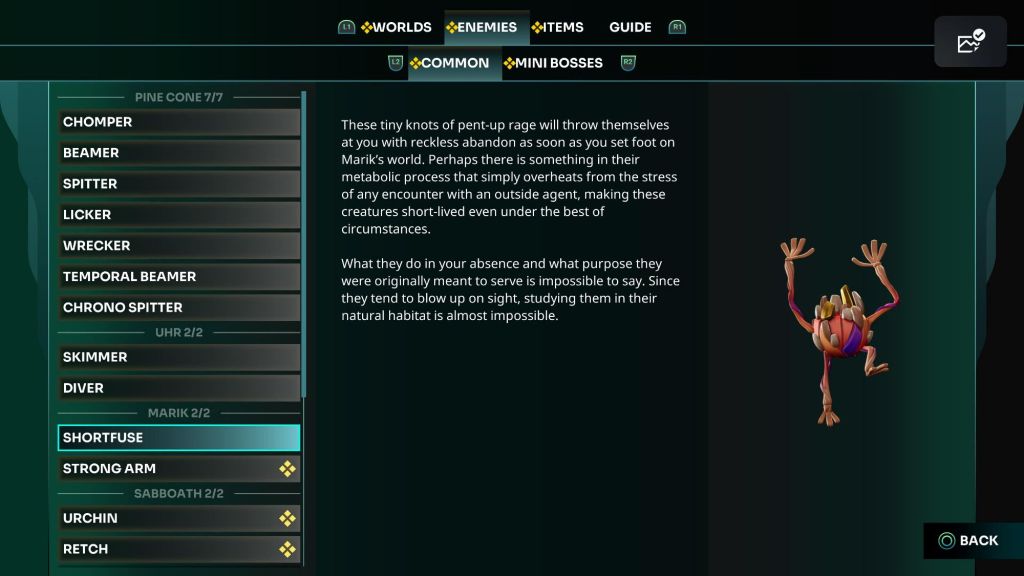Switch to the Guide tab
This screenshot has width=1024, height=576.
coord(630,27)
